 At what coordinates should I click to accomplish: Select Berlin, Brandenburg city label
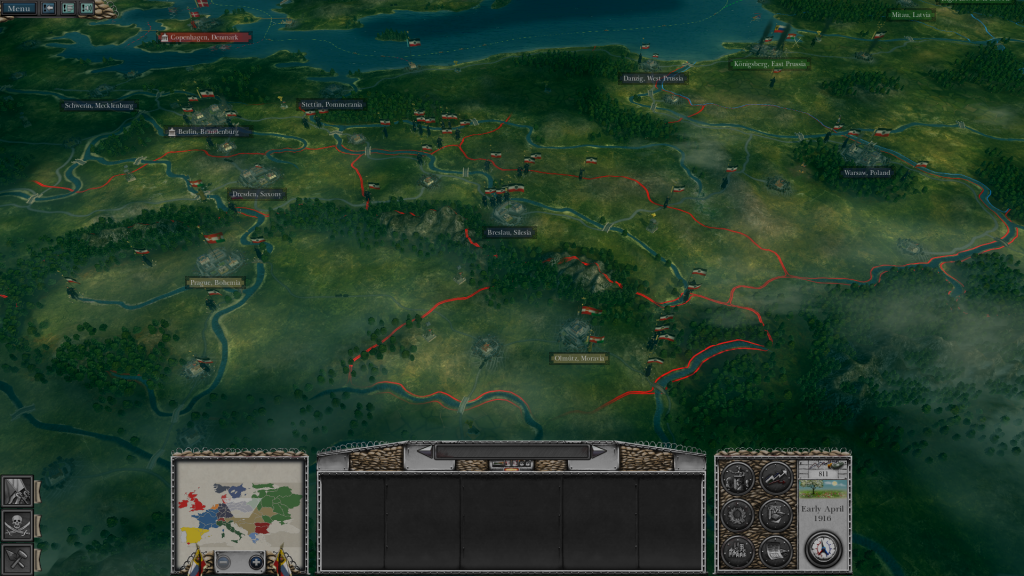[x=209, y=131]
